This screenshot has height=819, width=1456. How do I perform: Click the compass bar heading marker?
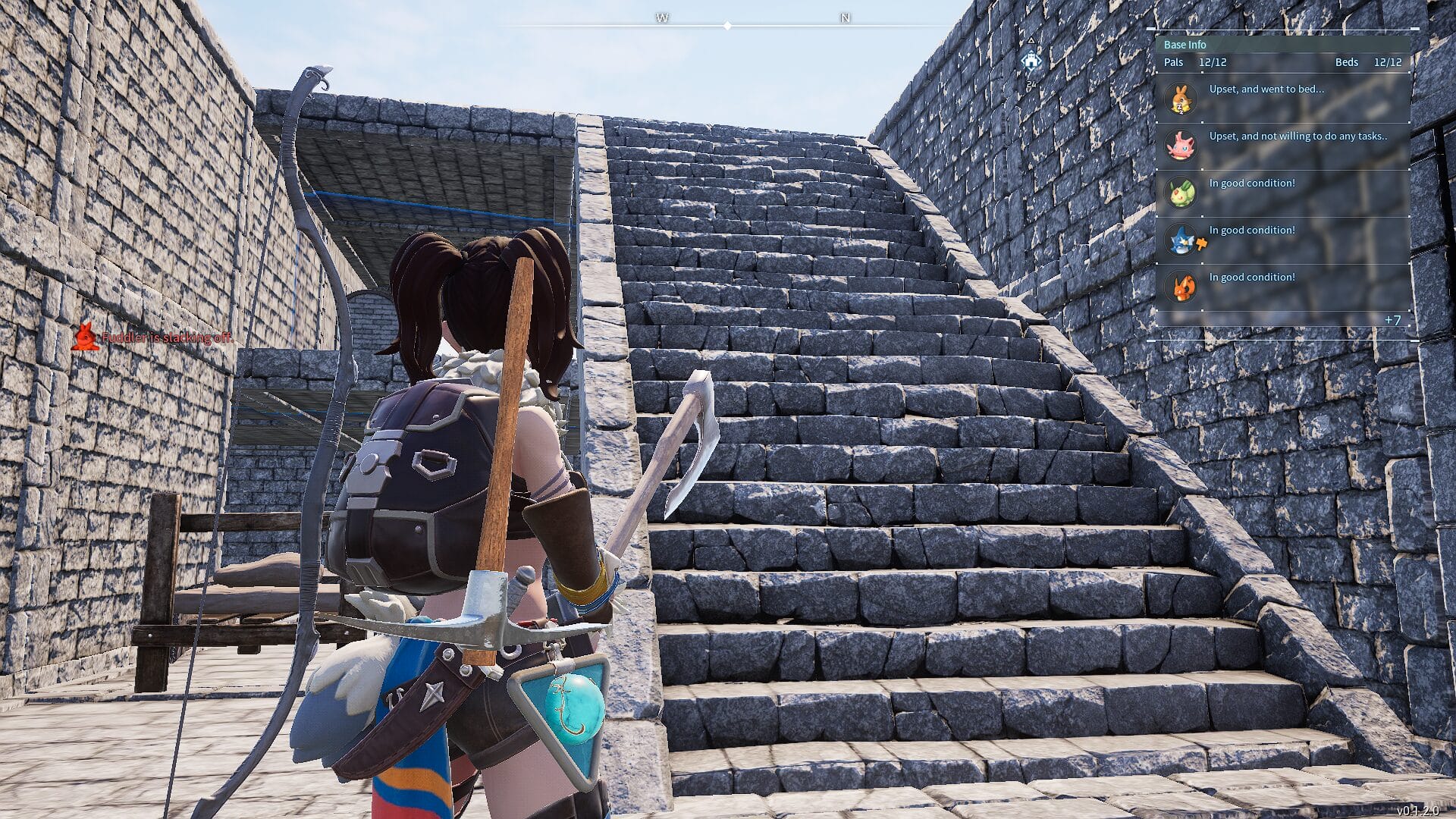[x=727, y=26]
